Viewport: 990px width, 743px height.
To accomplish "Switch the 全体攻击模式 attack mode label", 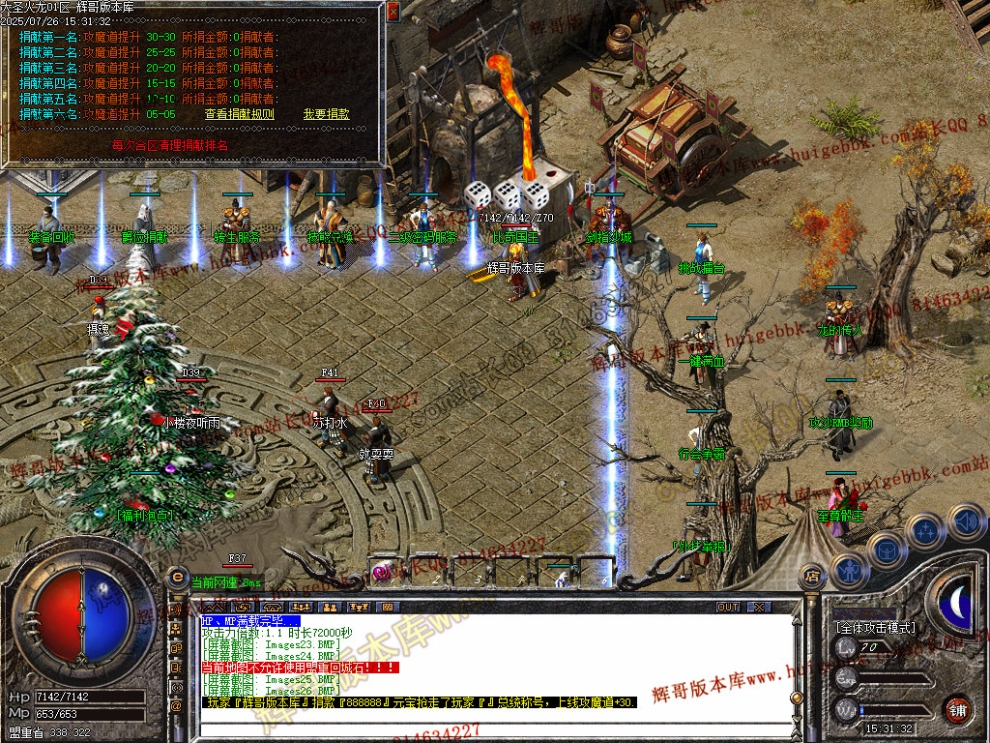I will [875, 628].
